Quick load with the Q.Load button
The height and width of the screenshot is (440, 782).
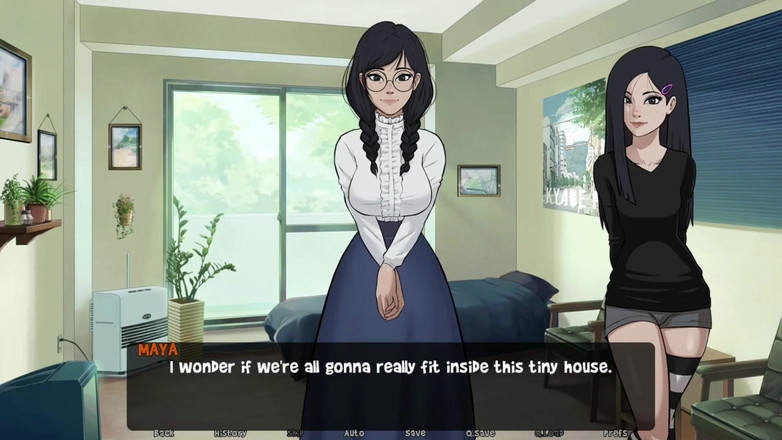tap(548, 433)
